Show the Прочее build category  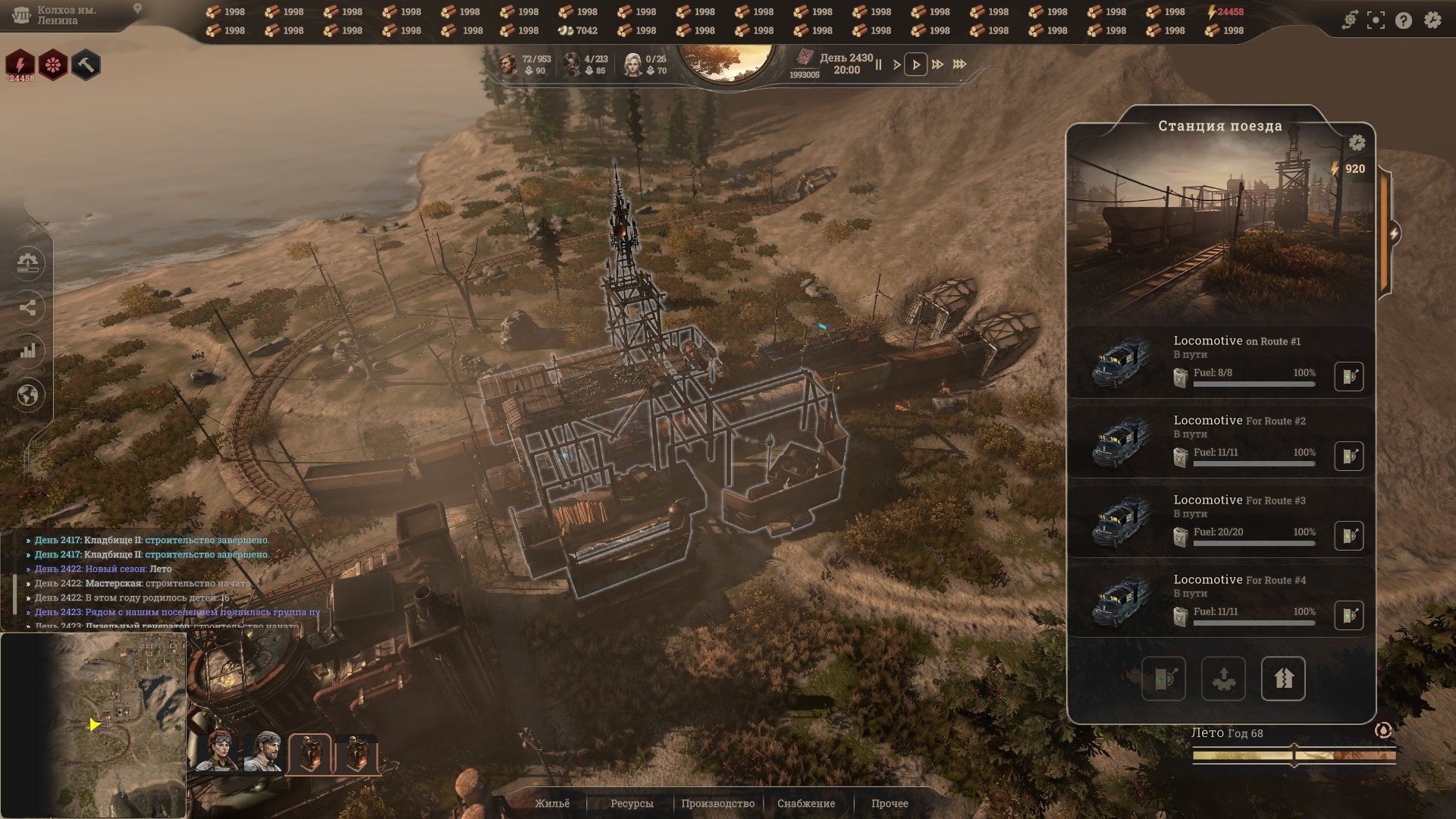pyautogui.click(x=890, y=803)
